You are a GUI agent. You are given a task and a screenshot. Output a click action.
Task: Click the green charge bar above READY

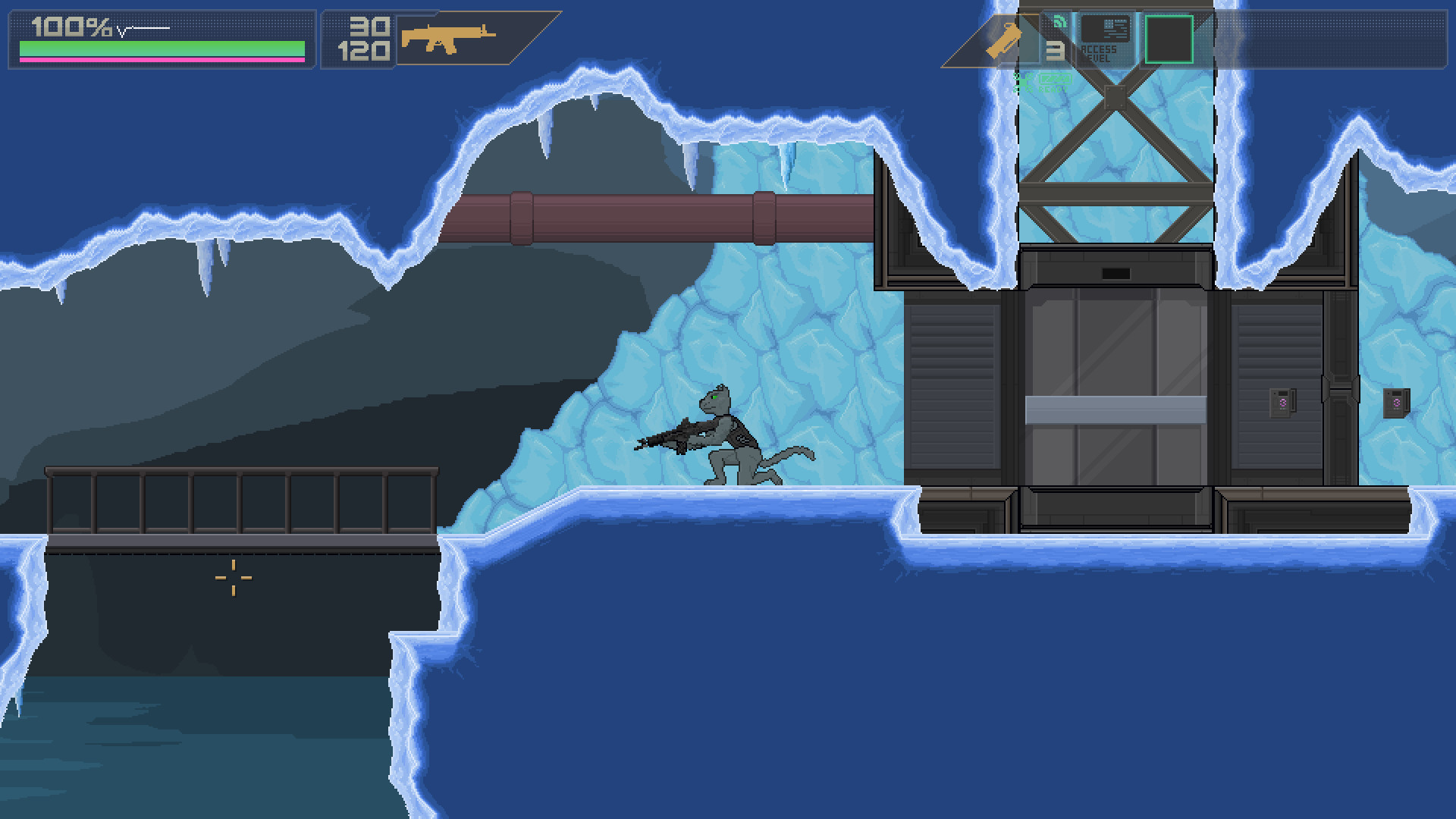pos(1056,80)
